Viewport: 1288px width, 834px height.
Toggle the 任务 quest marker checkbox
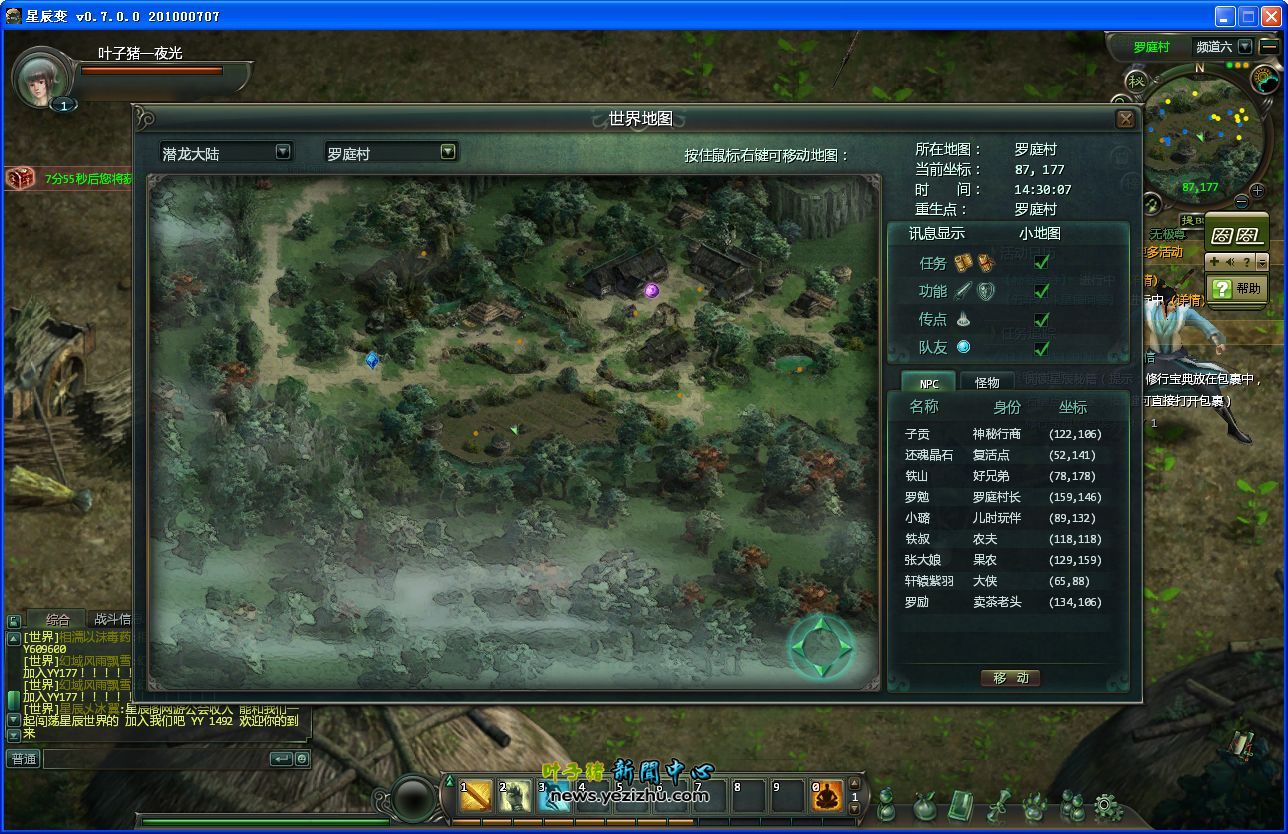click(x=1041, y=263)
